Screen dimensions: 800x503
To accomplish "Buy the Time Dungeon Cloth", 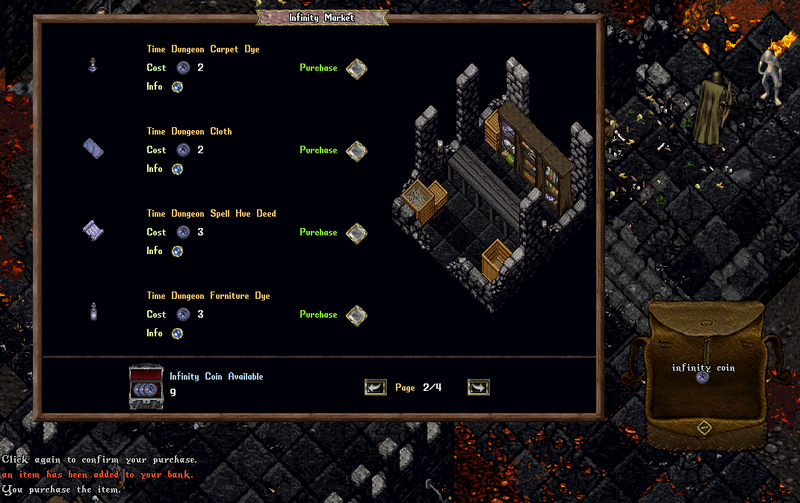I will [356, 150].
